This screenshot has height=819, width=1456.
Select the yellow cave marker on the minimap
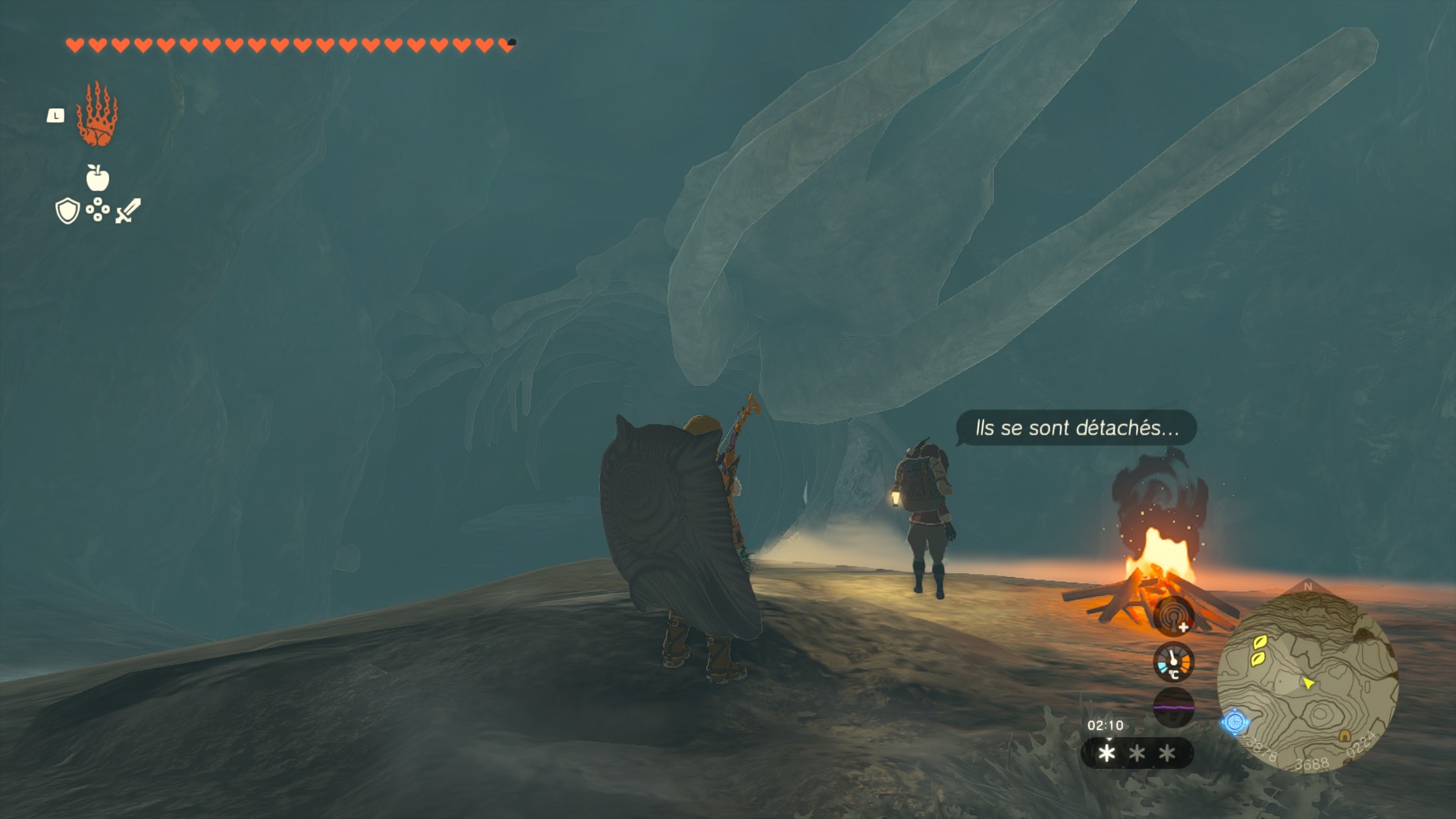point(1345,736)
